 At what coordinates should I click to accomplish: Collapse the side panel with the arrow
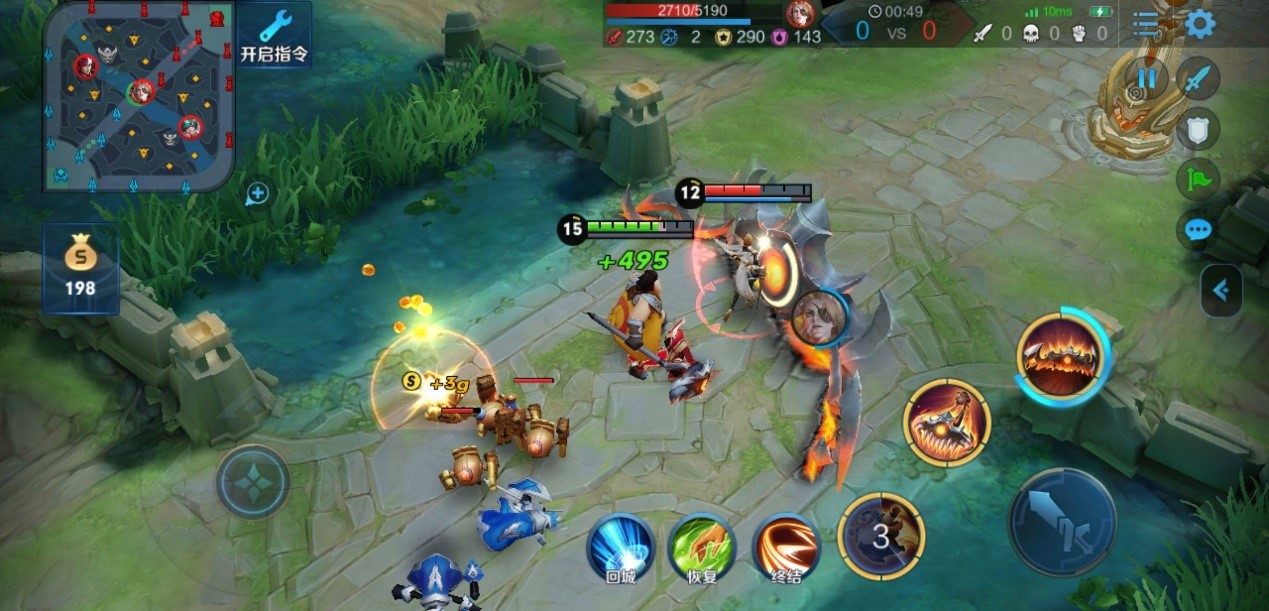click(x=1221, y=291)
